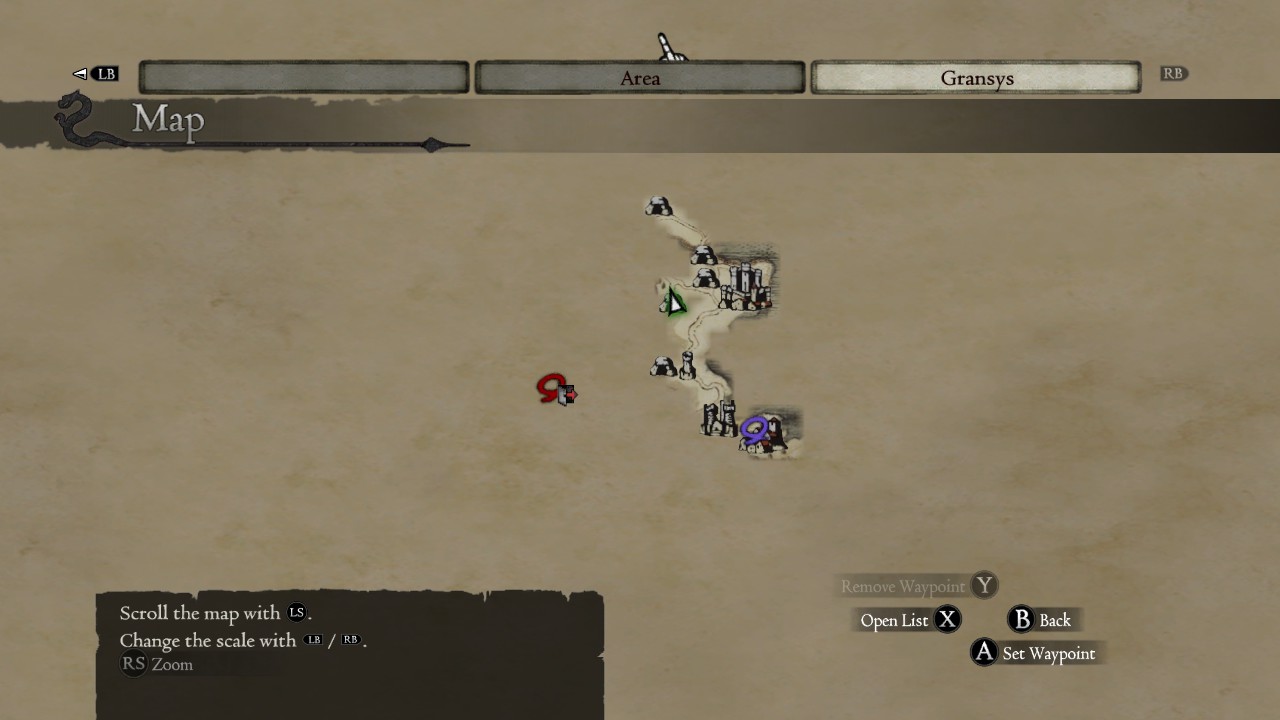The width and height of the screenshot is (1280, 720).
Task: Choose the Set Waypoint option
Action: click(1035, 653)
